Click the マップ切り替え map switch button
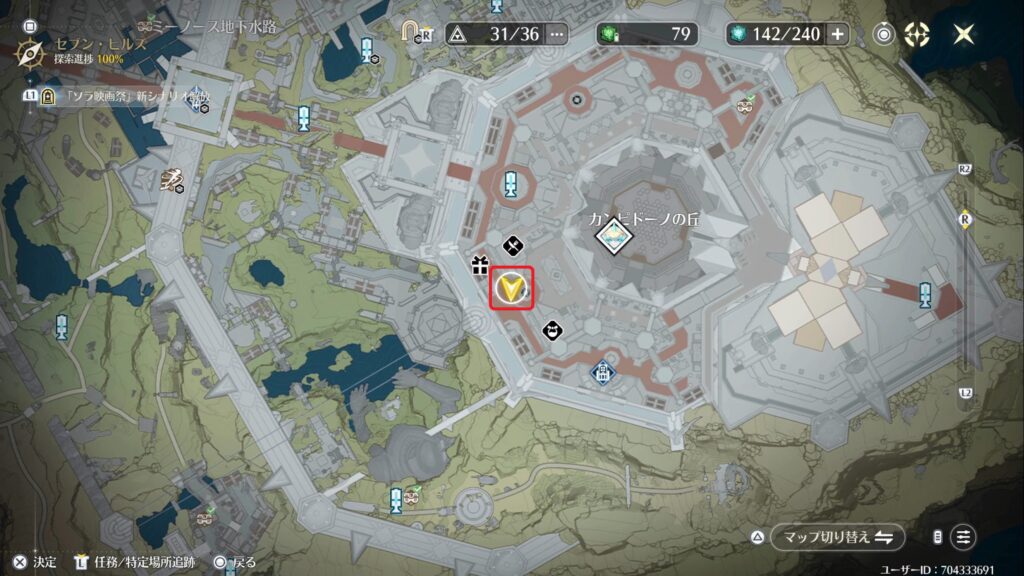Screen dimensions: 1024x576 [x=824, y=537]
